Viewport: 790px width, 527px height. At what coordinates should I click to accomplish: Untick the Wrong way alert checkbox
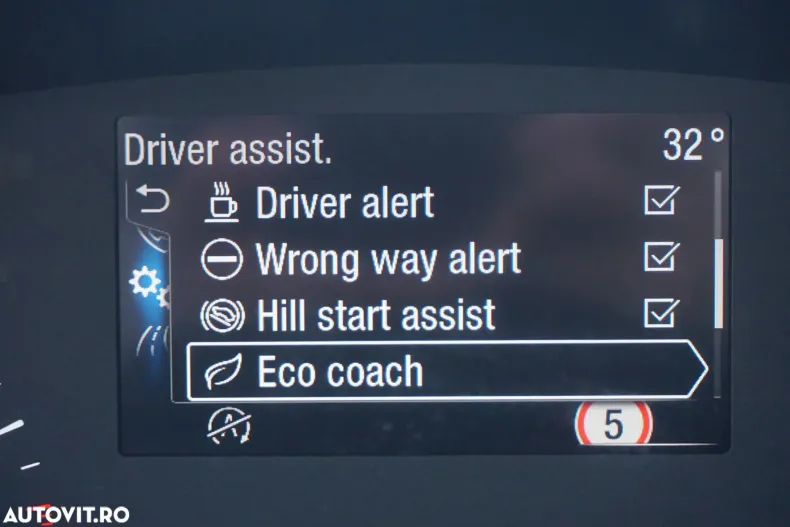pyautogui.click(x=661, y=258)
